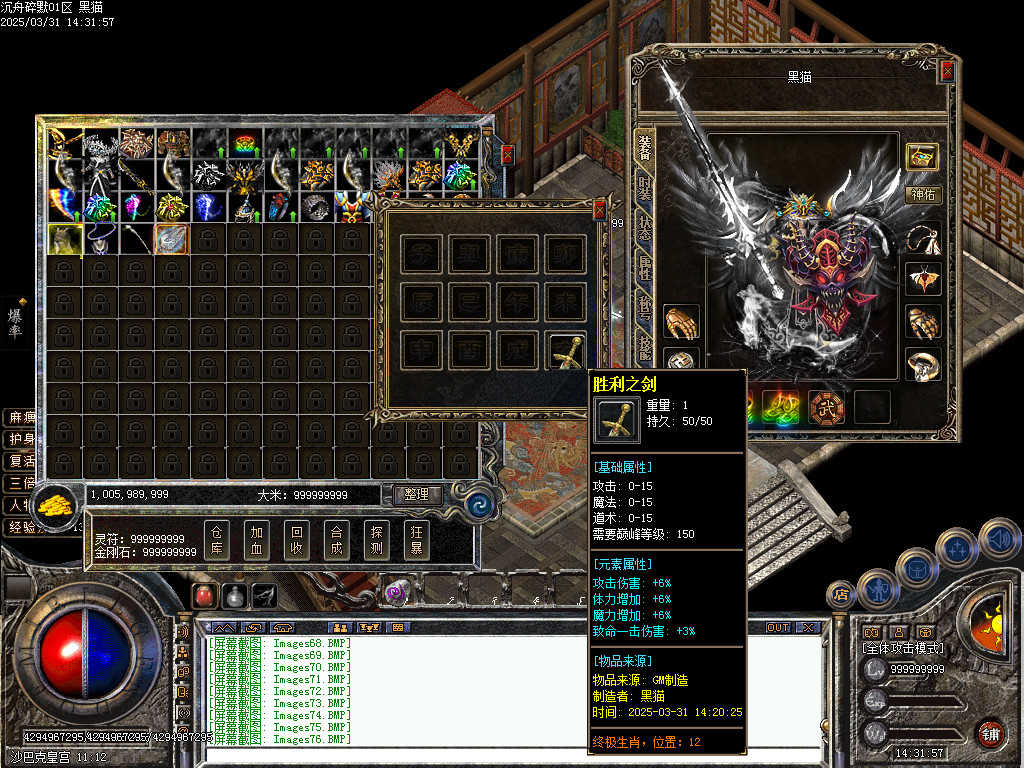Open the 回收 recycle function
This screenshot has width=1024, height=768.
297,540
